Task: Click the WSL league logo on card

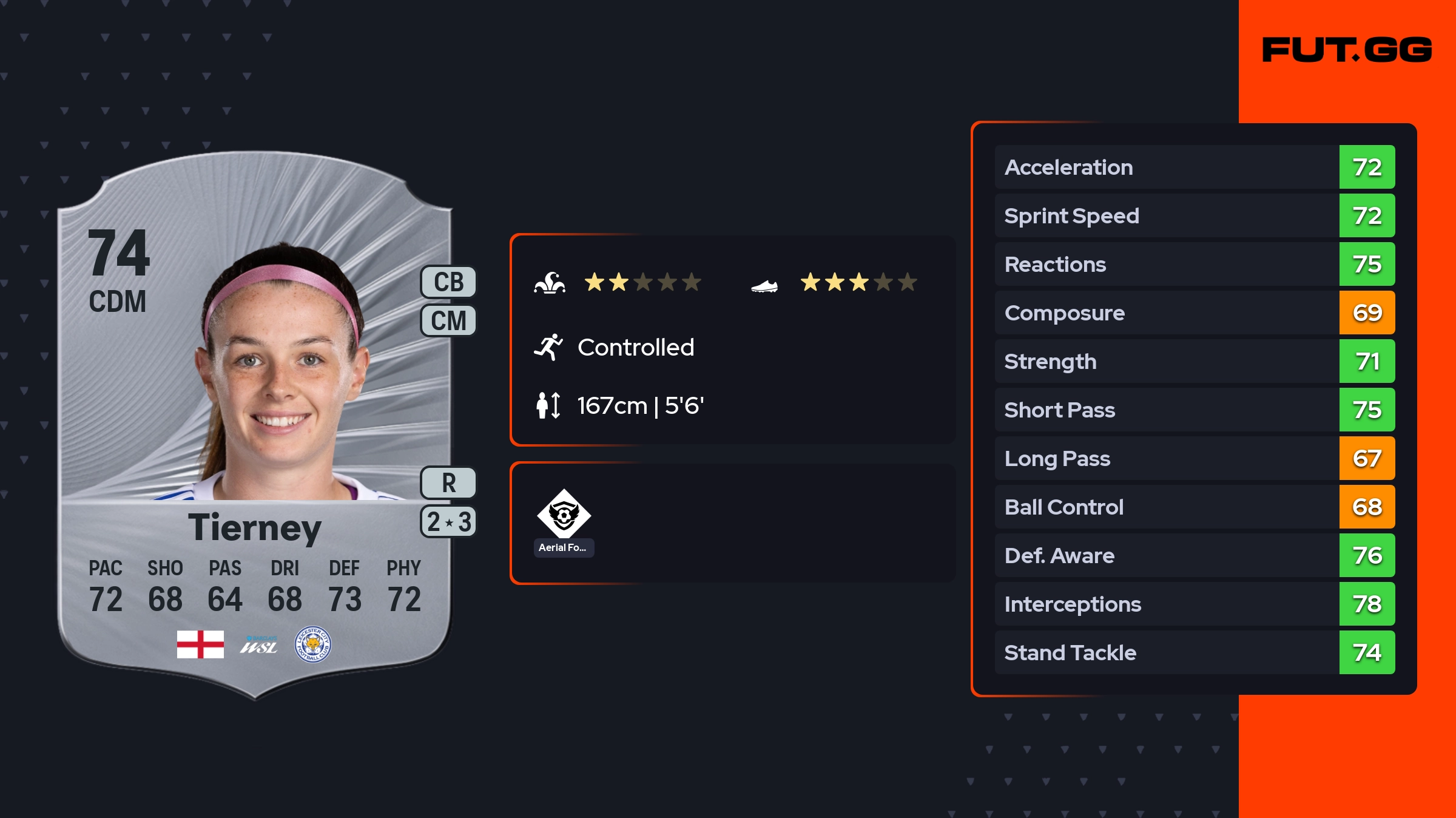Action: (258, 646)
